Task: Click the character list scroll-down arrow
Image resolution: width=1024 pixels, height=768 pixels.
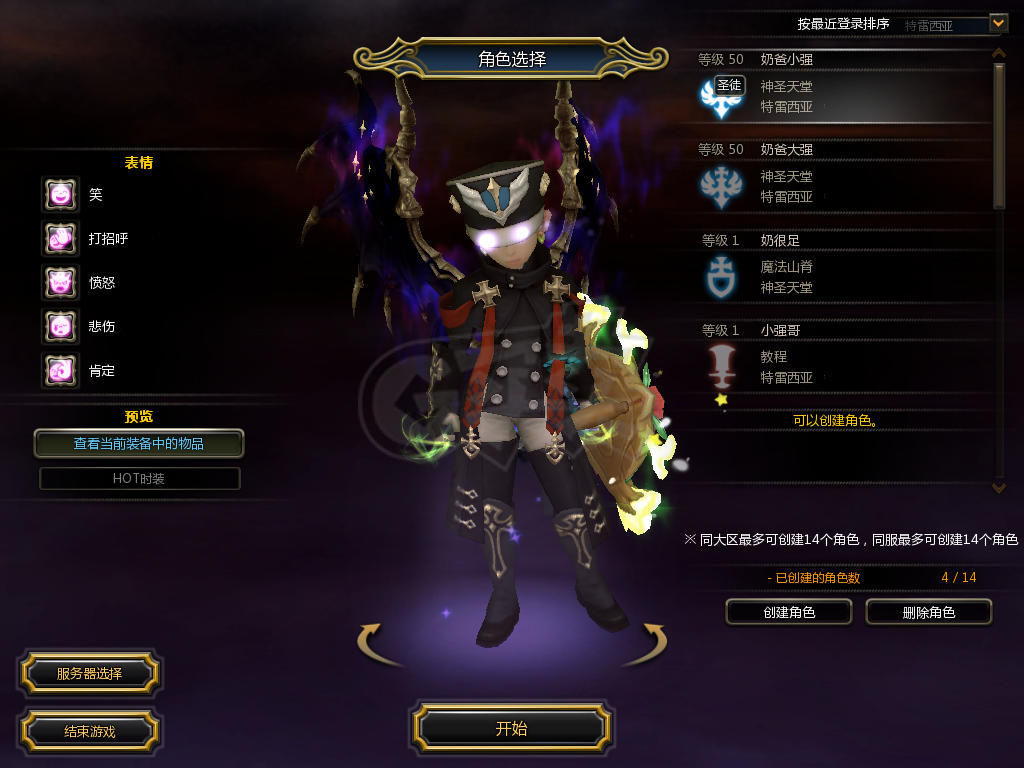Action: click(x=998, y=487)
